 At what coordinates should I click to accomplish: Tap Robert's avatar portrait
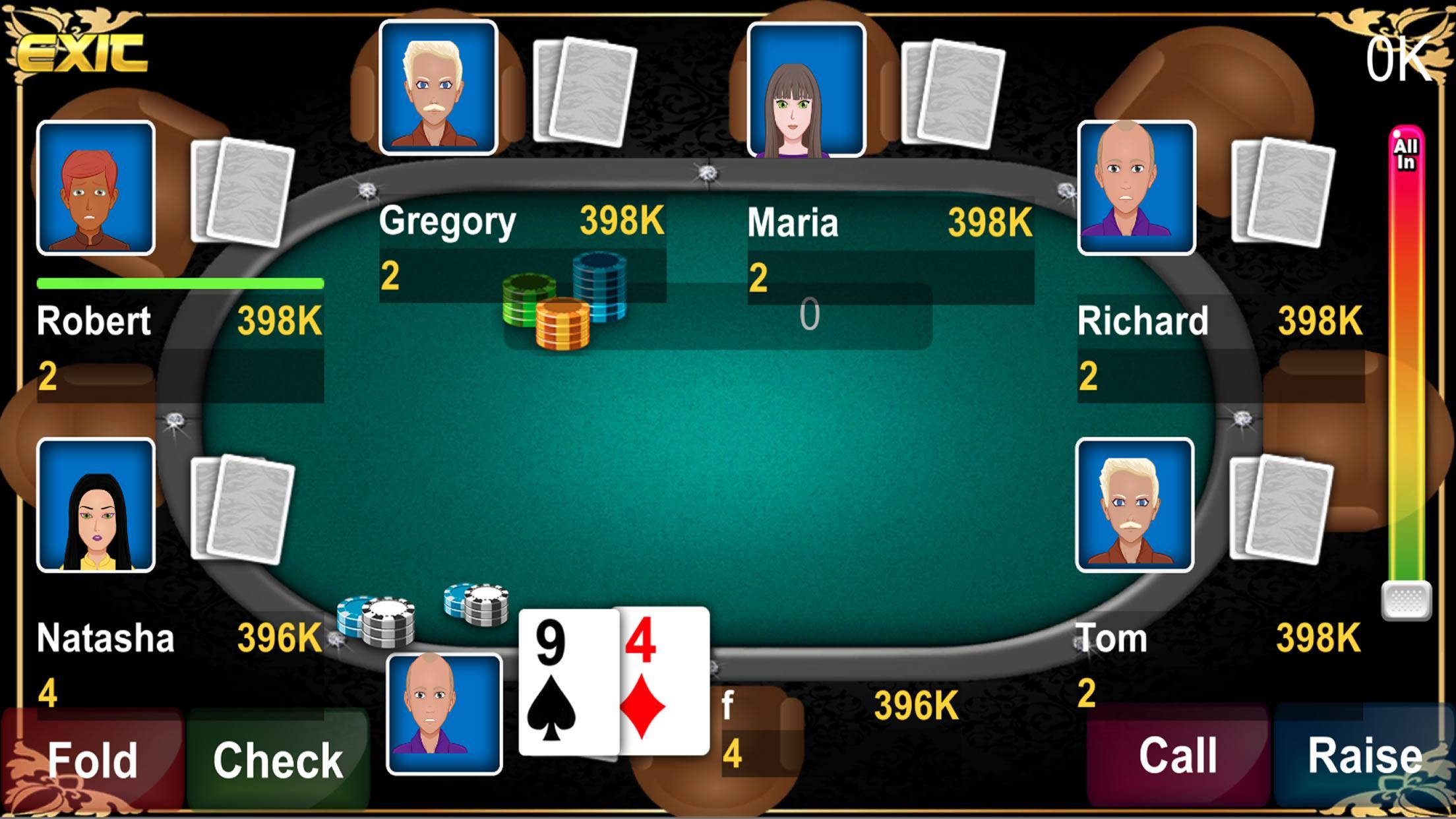(x=96, y=189)
